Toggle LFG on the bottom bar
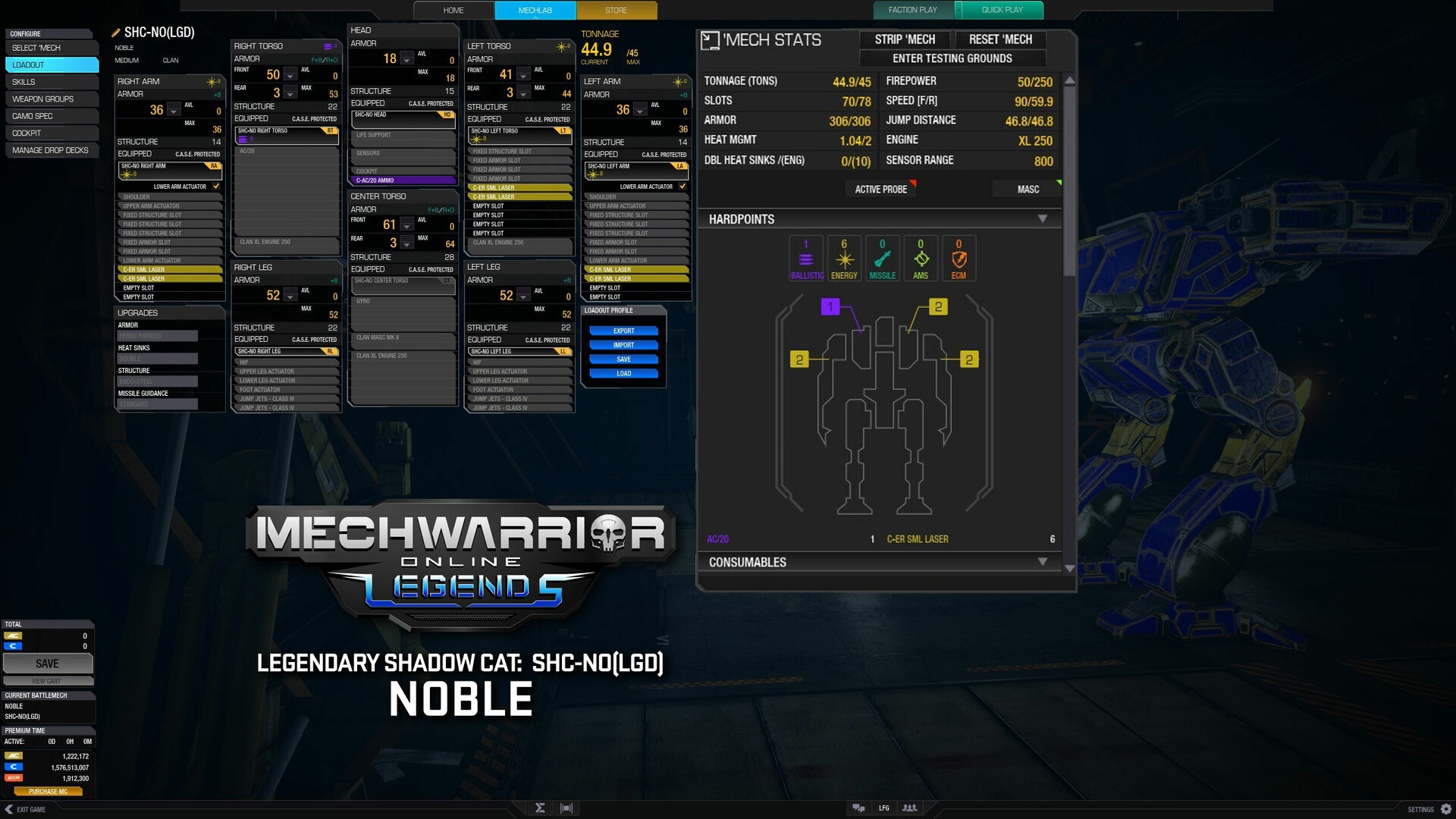The height and width of the screenshot is (819, 1456). (x=883, y=808)
